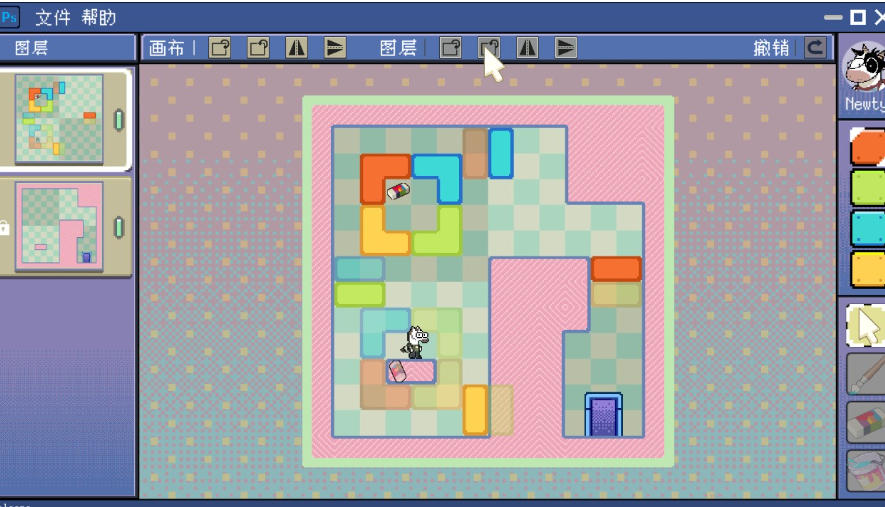Screen dimensions: 885x507
Task: Select the colored blocks layer thumbnail
Action: pos(60,119)
